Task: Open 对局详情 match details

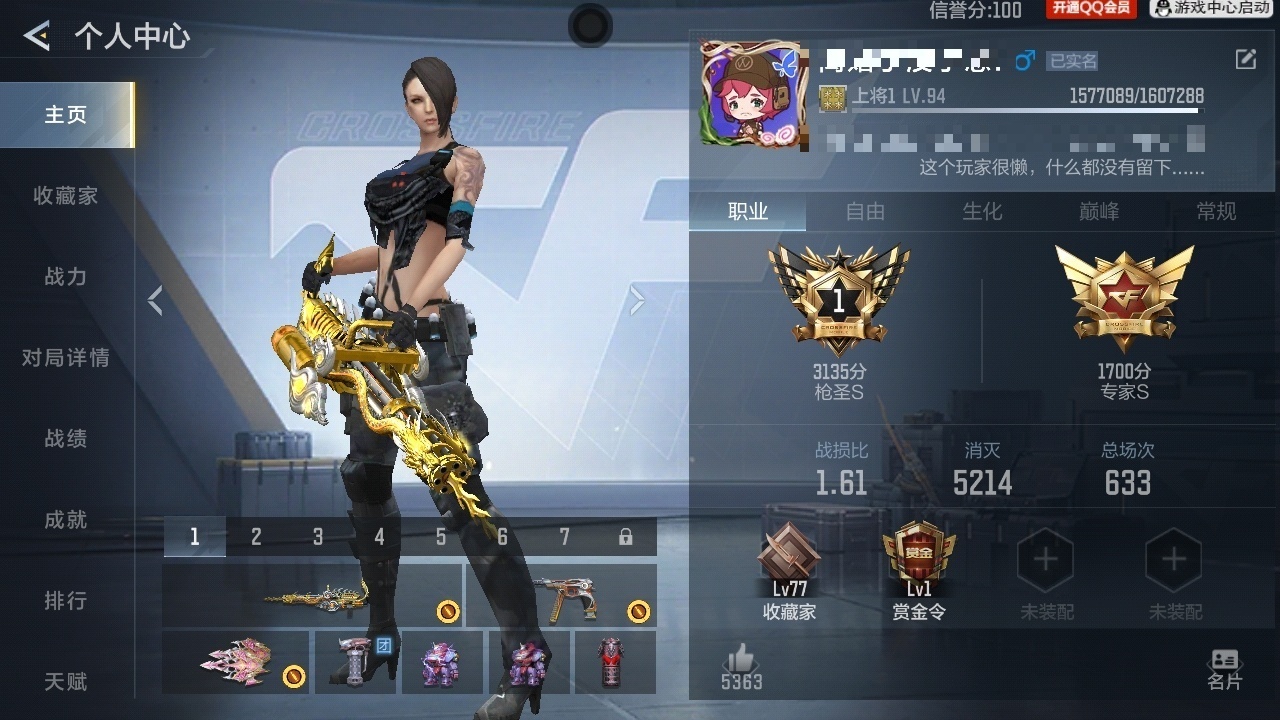Action: point(66,358)
